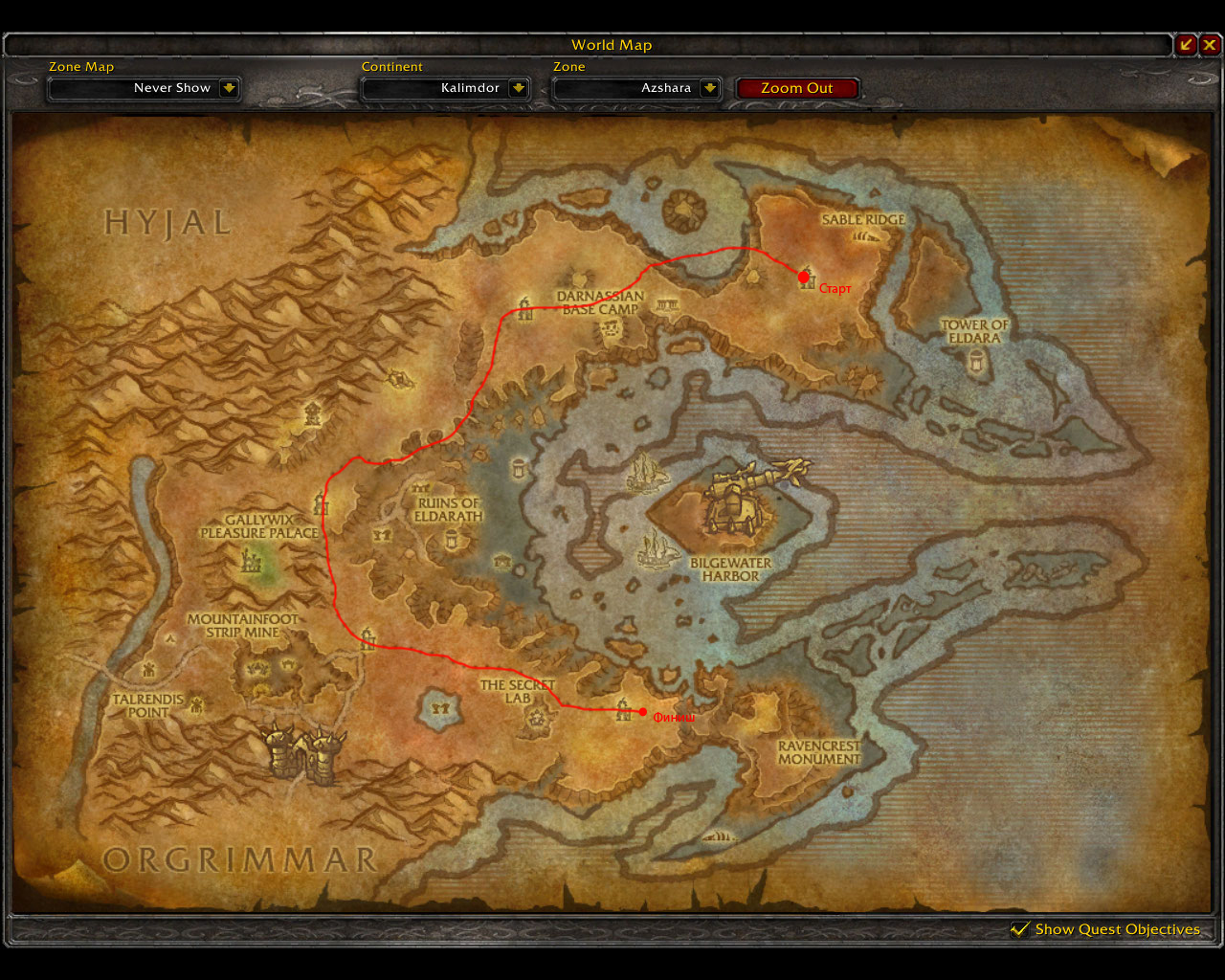Close the World Map window
Image resolution: width=1225 pixels, height=980 pixels.
1211,44
